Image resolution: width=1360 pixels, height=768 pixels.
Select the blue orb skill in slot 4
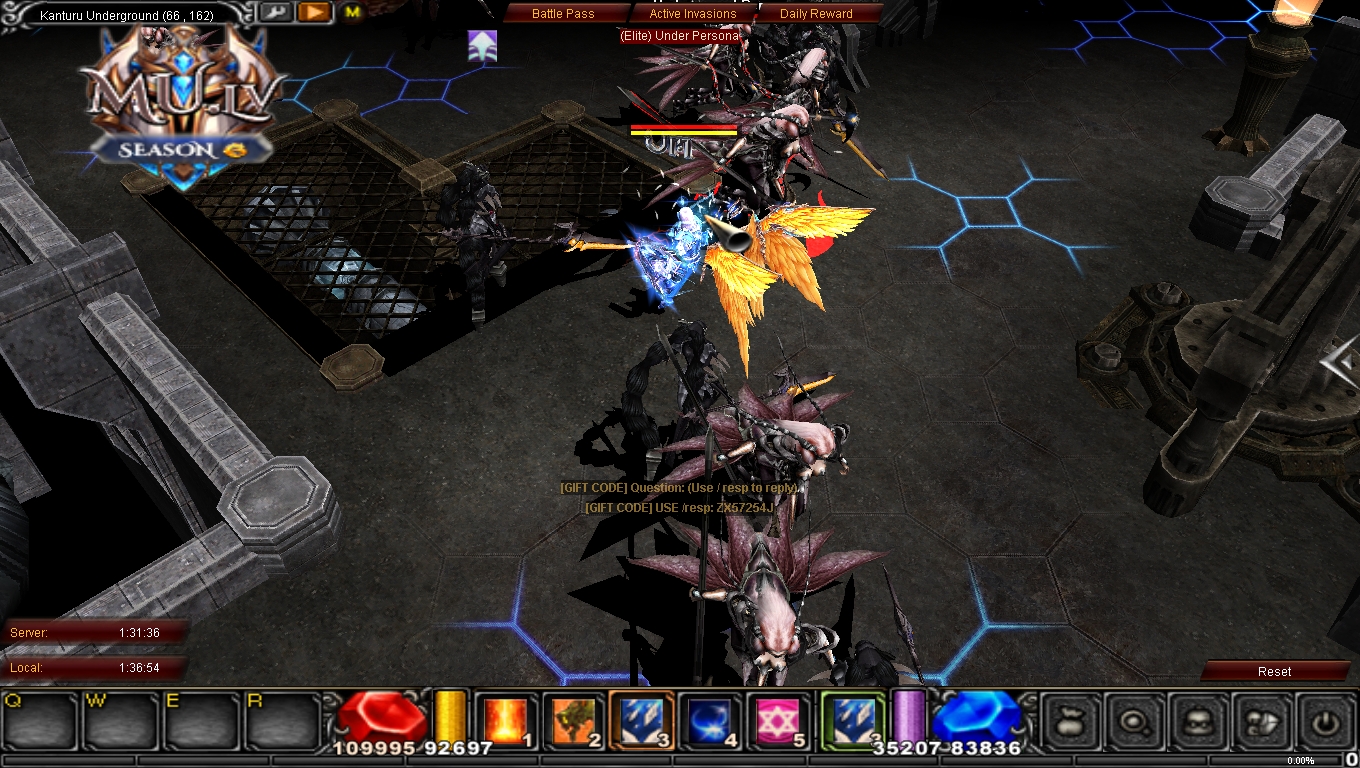click(707, 720)
